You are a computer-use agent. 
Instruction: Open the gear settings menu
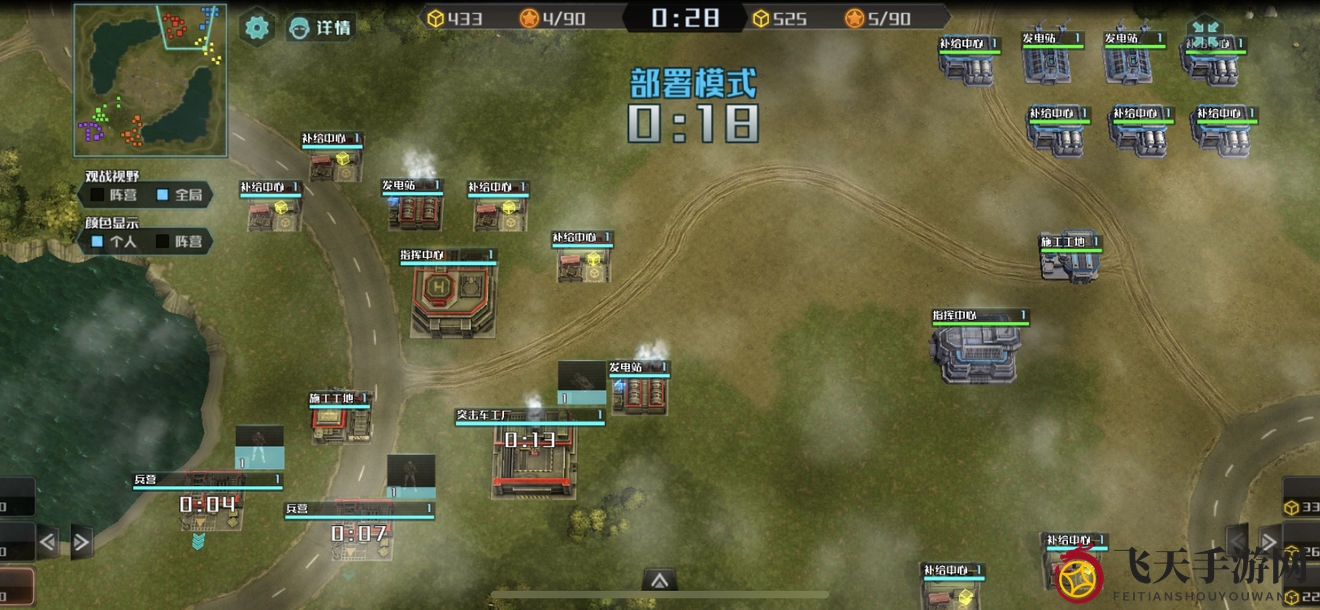coord(257,27)
